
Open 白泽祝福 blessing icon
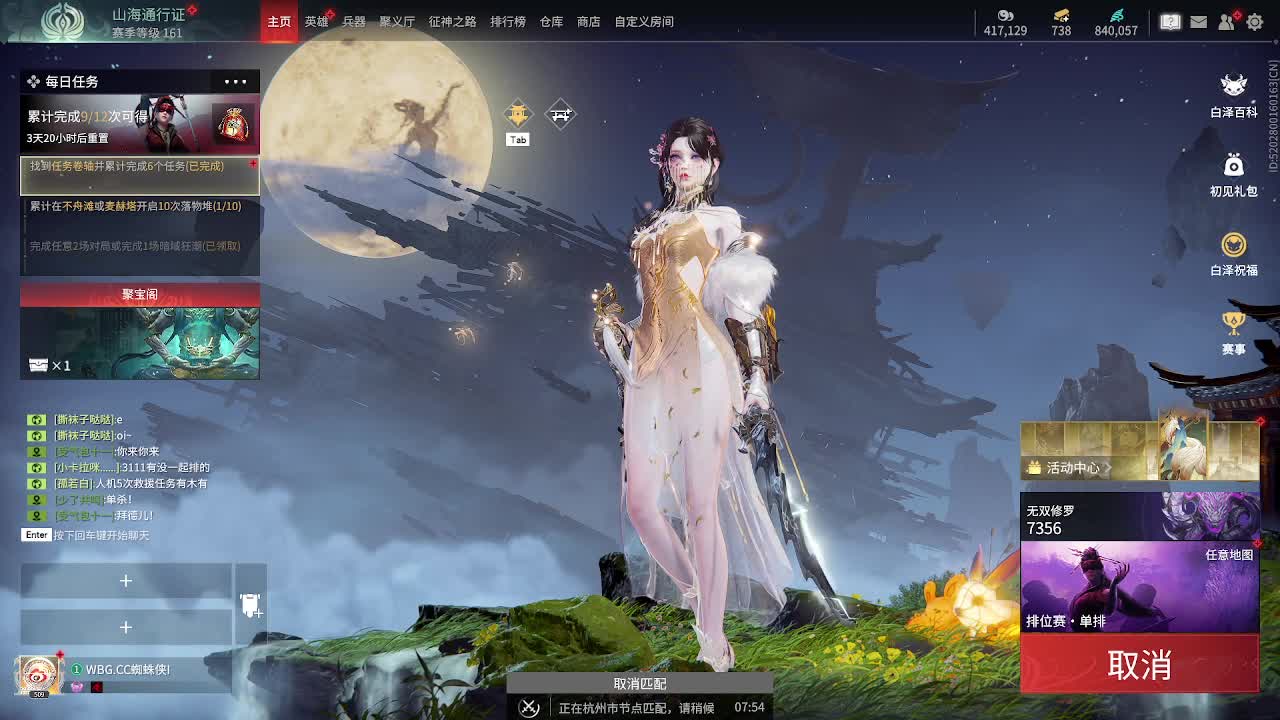[x=1234, y=252]
